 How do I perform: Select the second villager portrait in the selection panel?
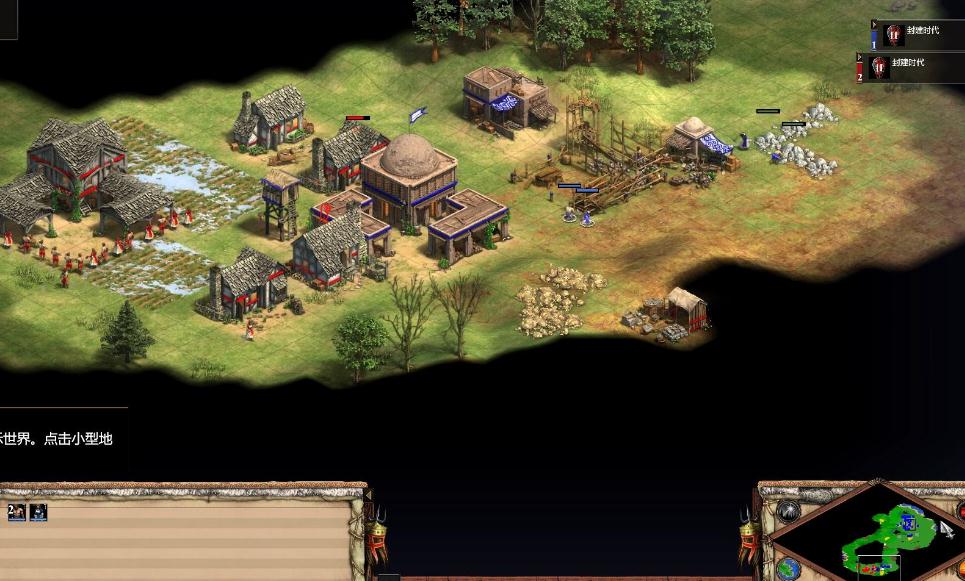[x=38, y=512]
